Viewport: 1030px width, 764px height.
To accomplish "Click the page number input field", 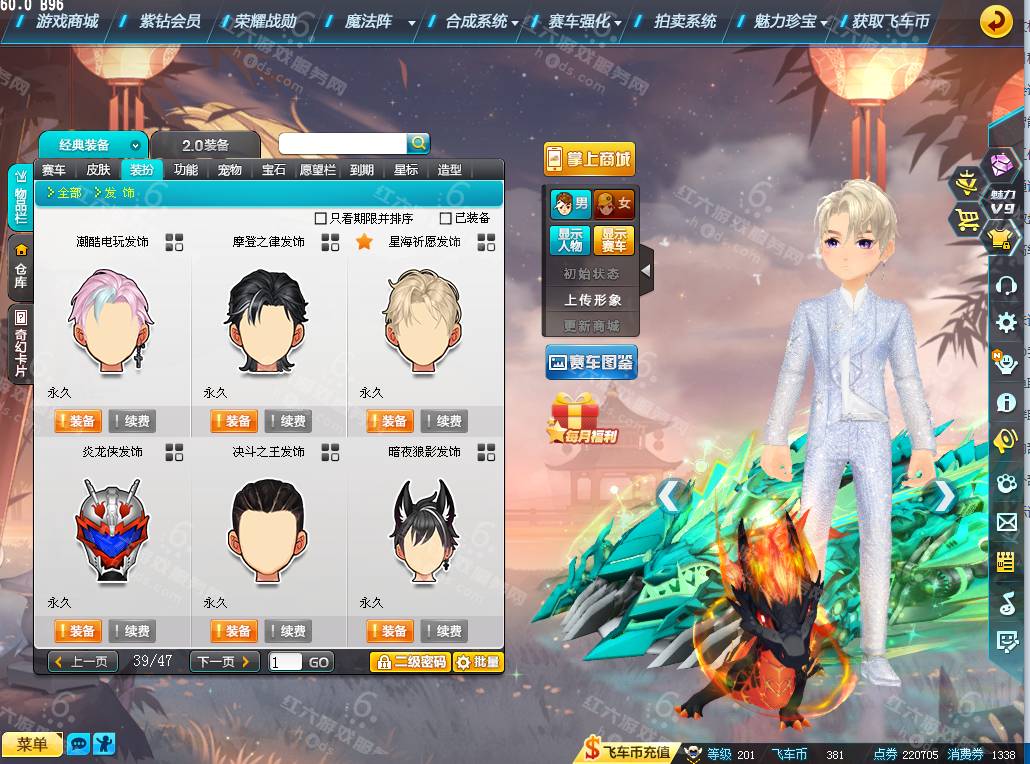I will click(285, 662).
